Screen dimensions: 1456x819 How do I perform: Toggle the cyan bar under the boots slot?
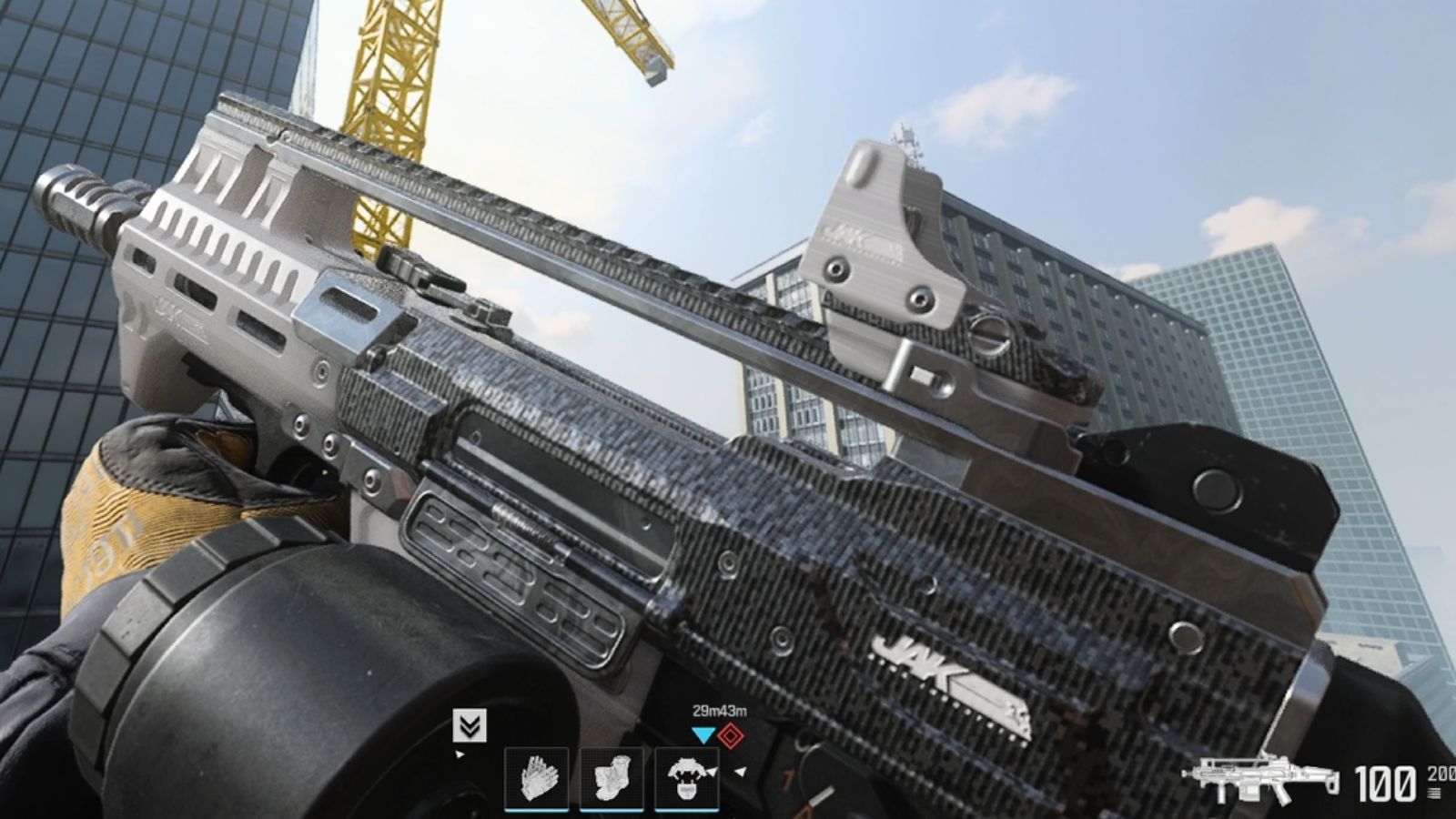click(612, 809)
